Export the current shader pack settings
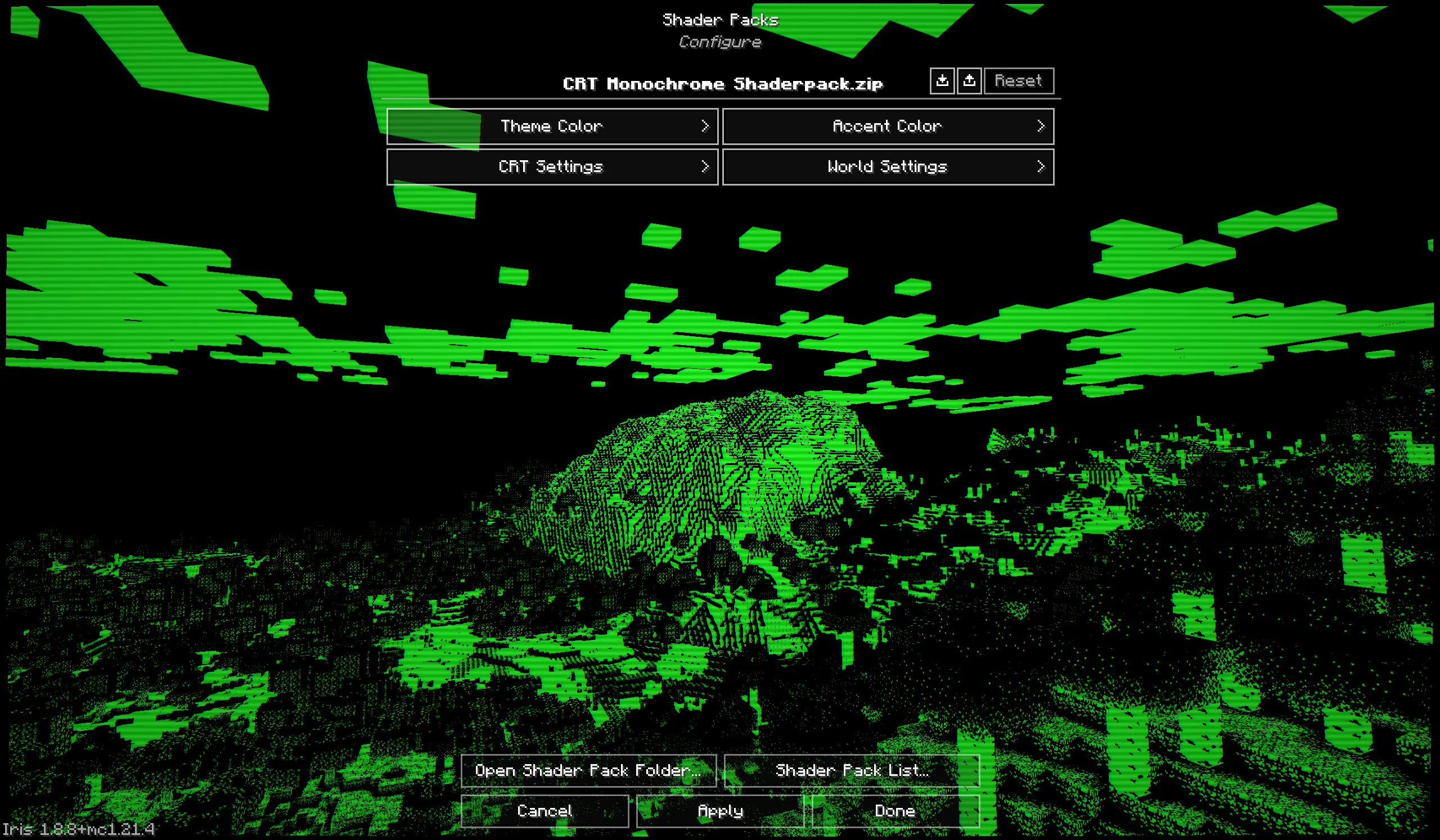This screenshot has height=840, width=1440. pyautogui.click(x=969, y=80)
